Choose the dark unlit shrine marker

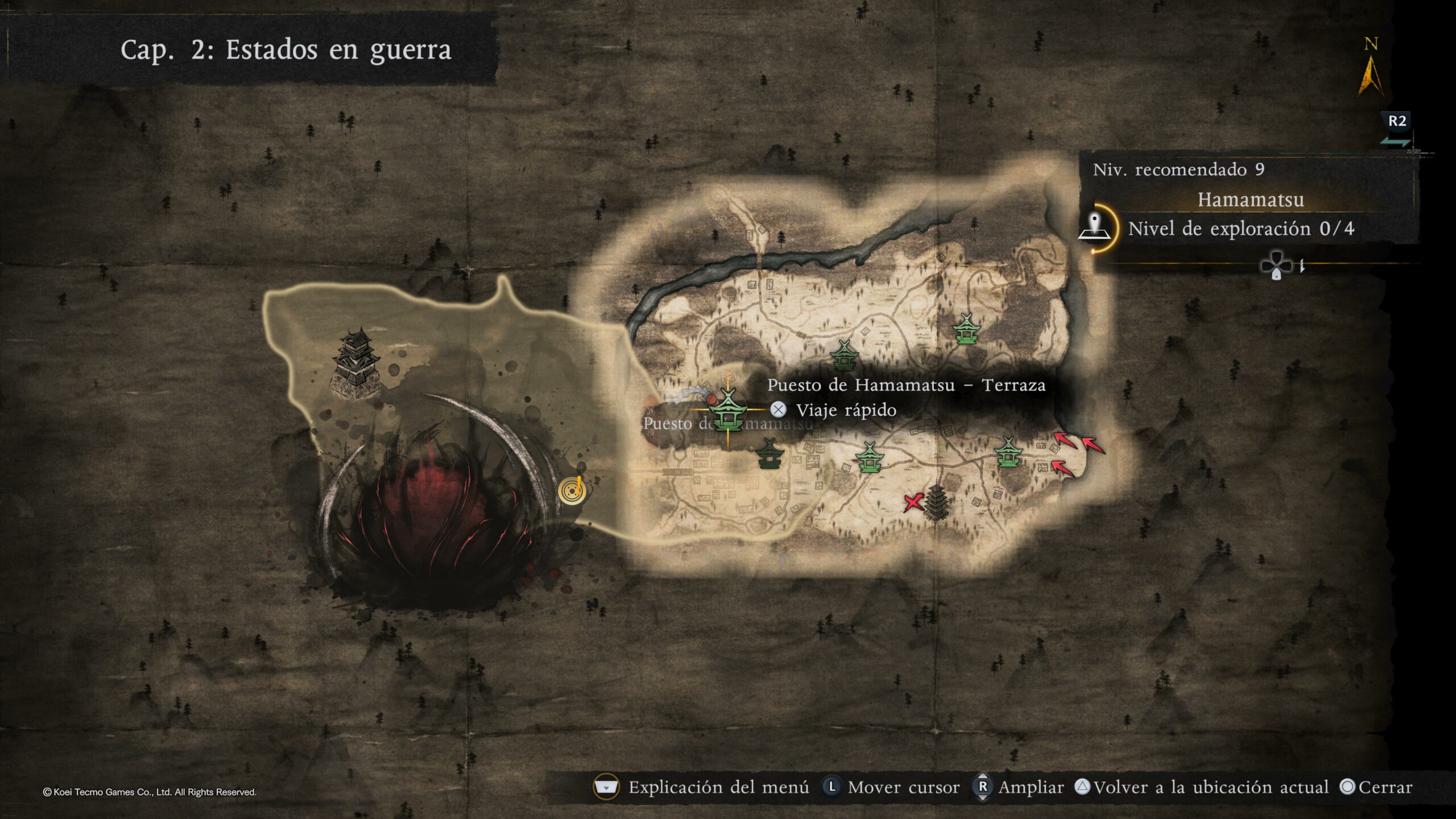coord(770,453)
